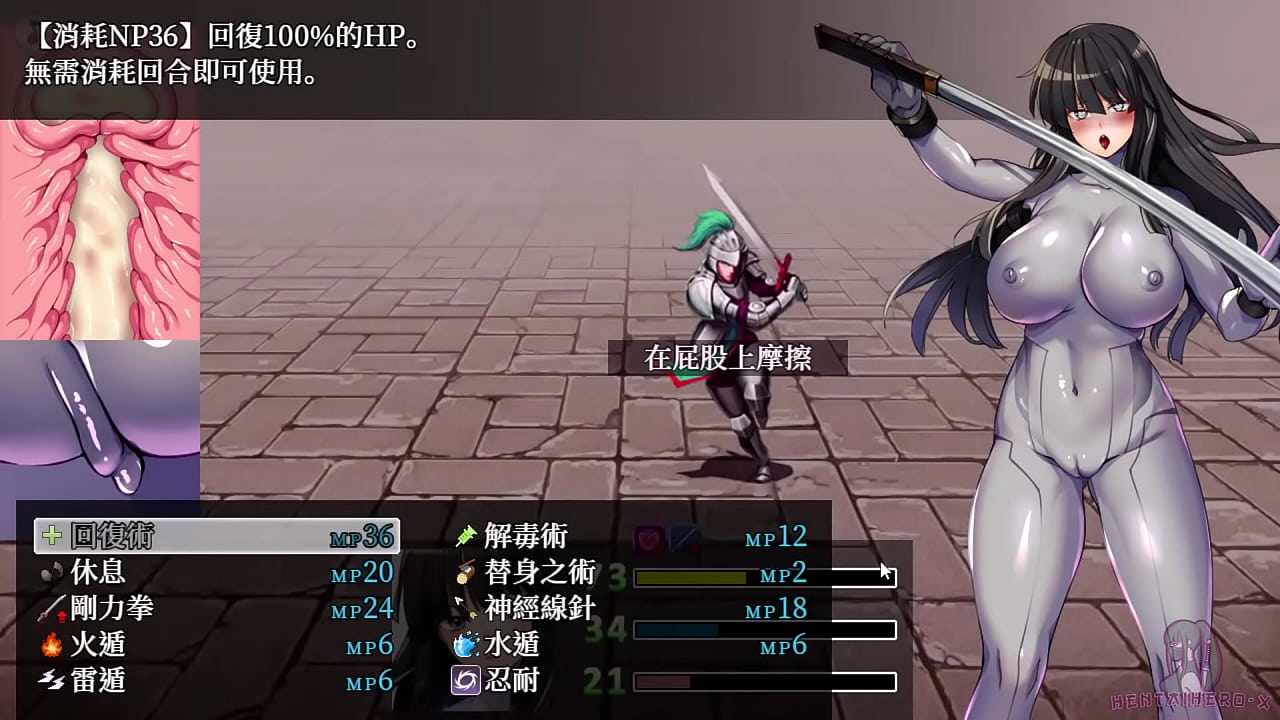Select the 回復術 skill (MP36)
This screenshot has width=1280, height=720.
pyautogui.click(x=216, y=536)
